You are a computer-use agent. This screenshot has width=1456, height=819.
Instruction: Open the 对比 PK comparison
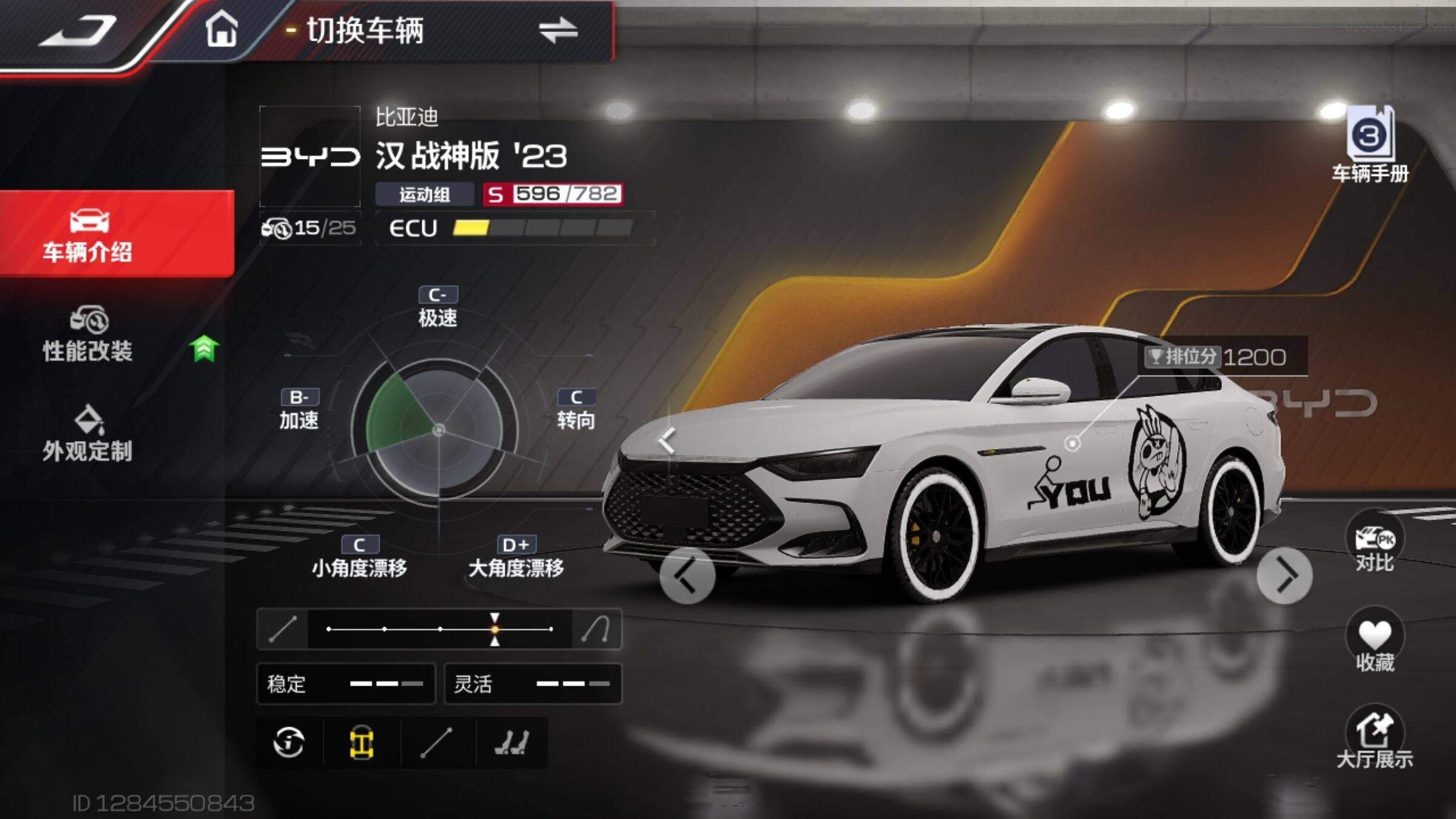(1375, 543)
